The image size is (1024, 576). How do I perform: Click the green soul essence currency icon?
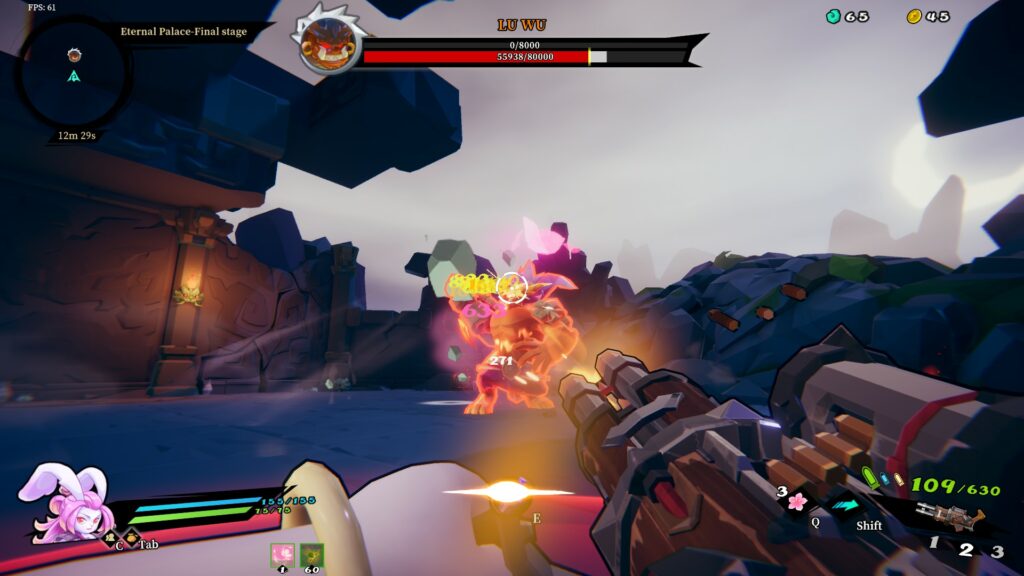point(833,16)
